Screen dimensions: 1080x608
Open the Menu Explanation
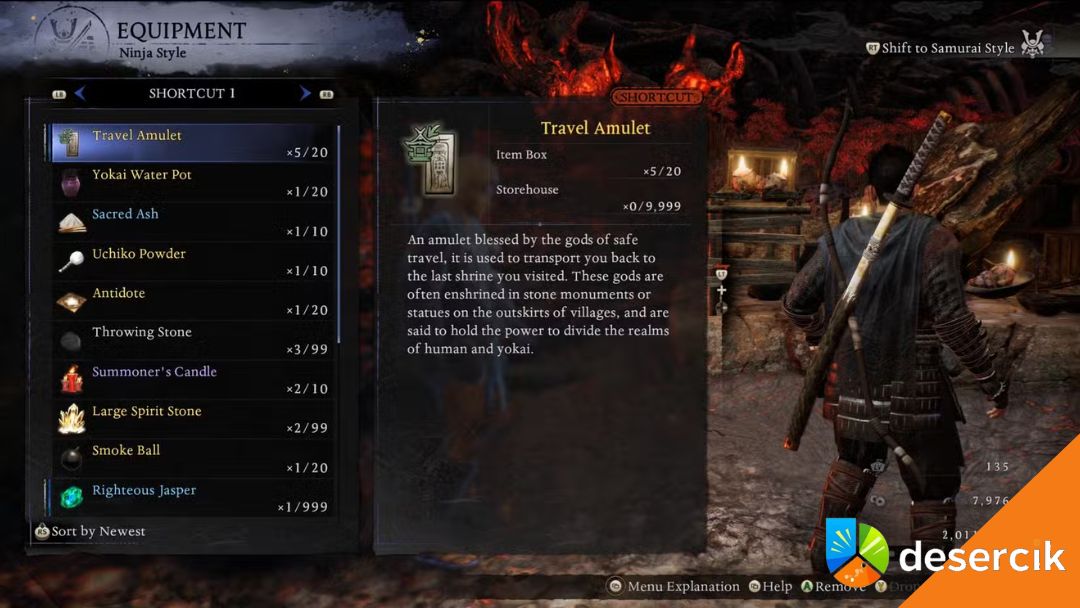[x=675, y=587]
